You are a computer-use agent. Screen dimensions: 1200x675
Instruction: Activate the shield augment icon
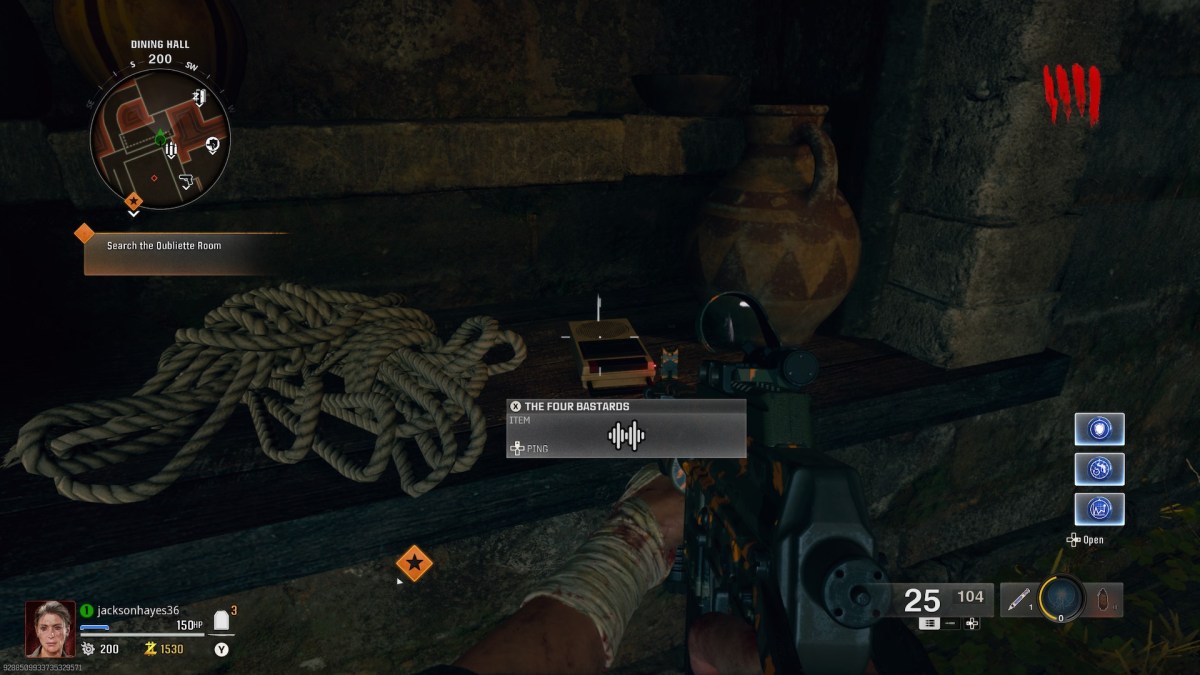point(1099,429)
